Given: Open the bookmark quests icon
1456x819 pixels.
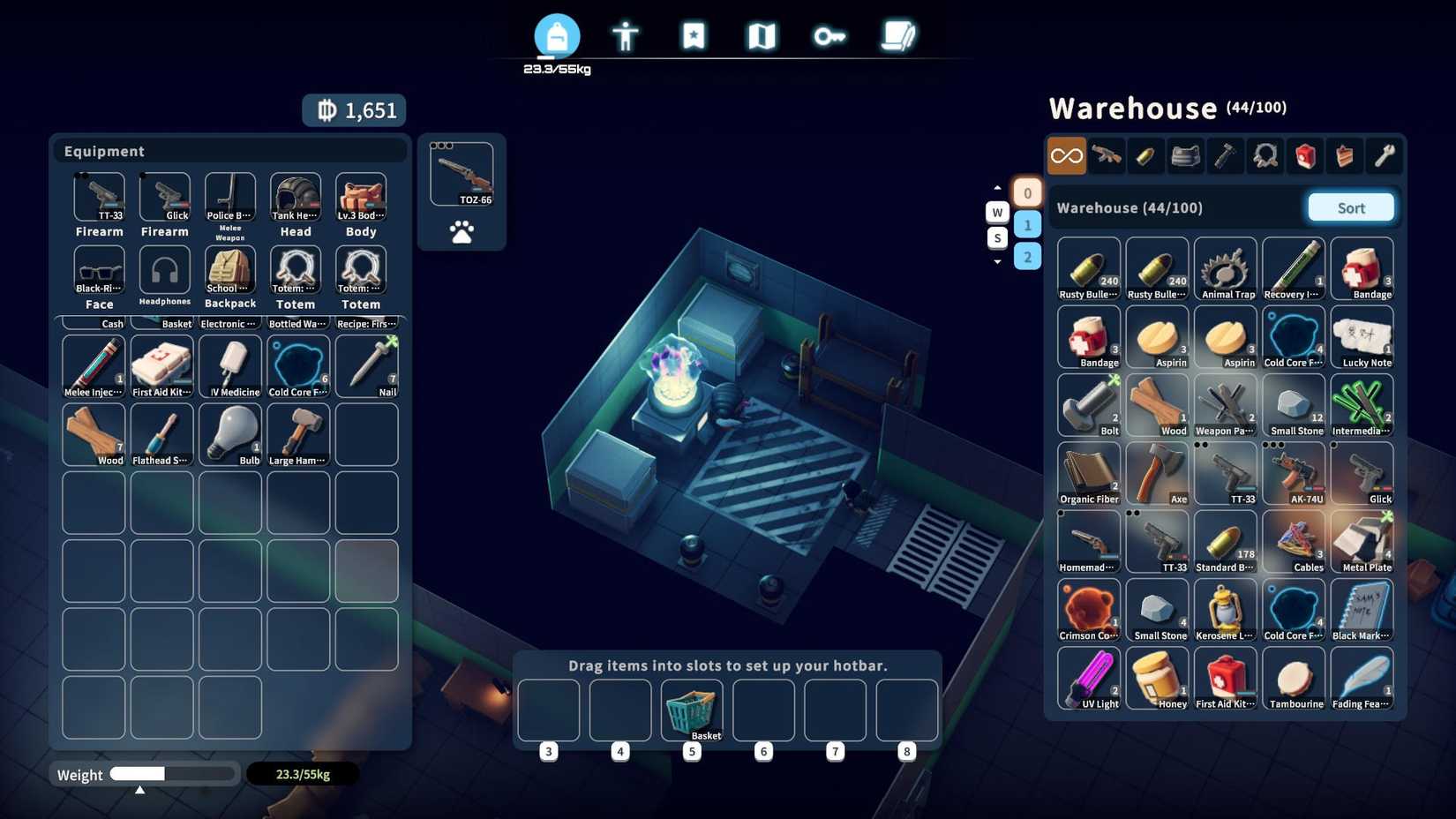Looking at the screenshot, I should pos(694,35).
